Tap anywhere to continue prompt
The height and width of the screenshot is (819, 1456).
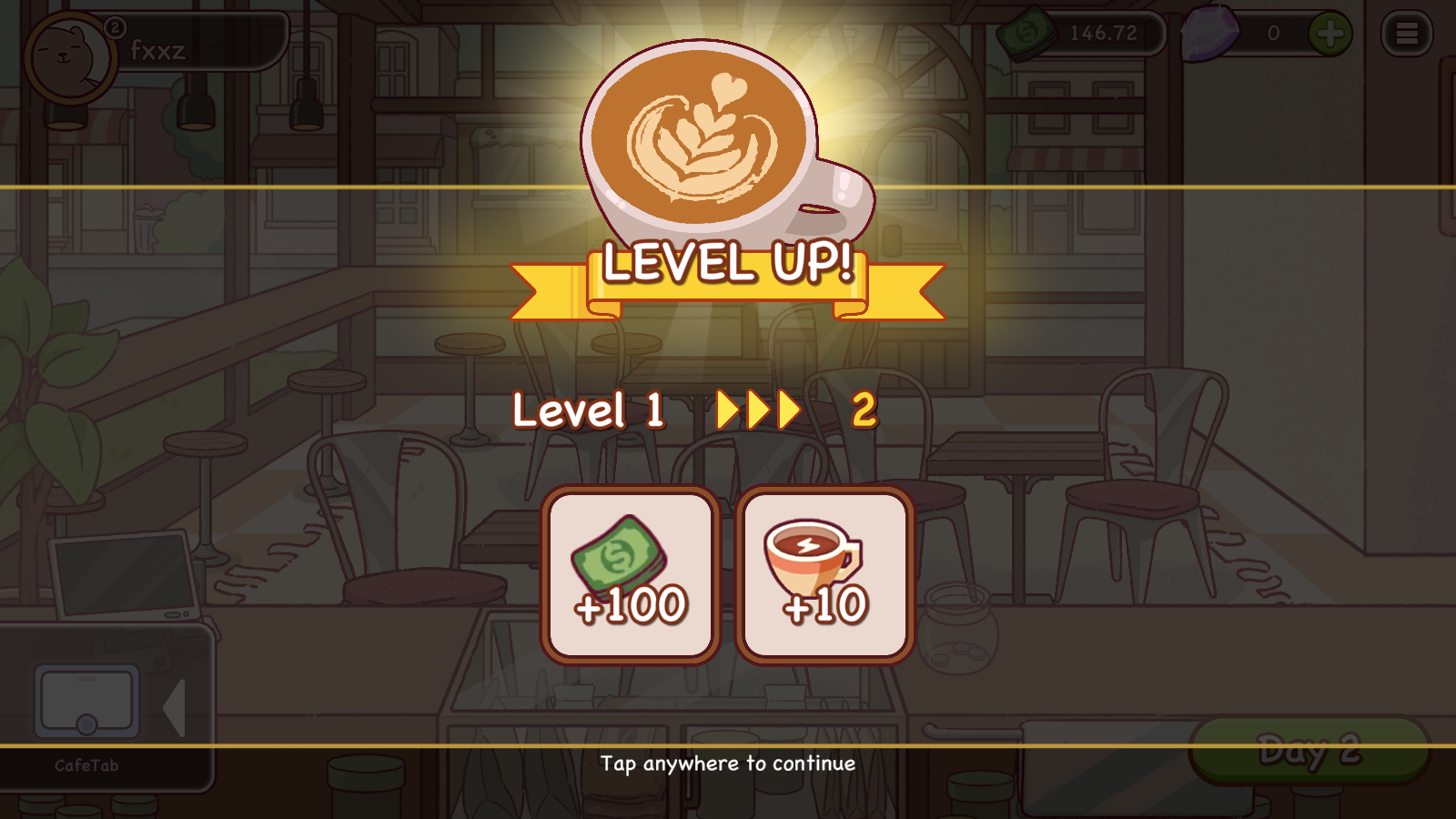(x=728, y=764)
